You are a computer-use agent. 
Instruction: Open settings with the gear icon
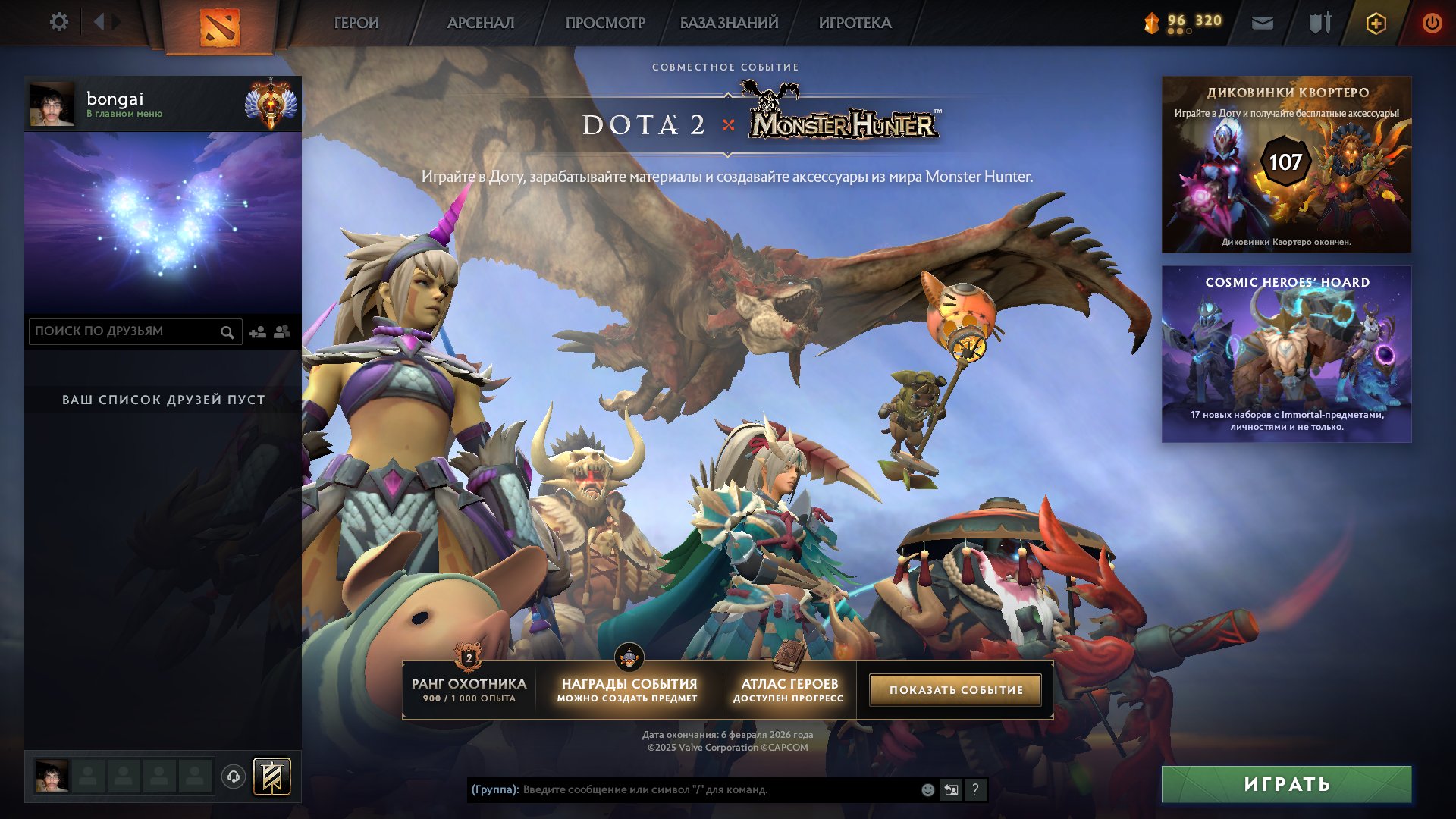(59, 22)
